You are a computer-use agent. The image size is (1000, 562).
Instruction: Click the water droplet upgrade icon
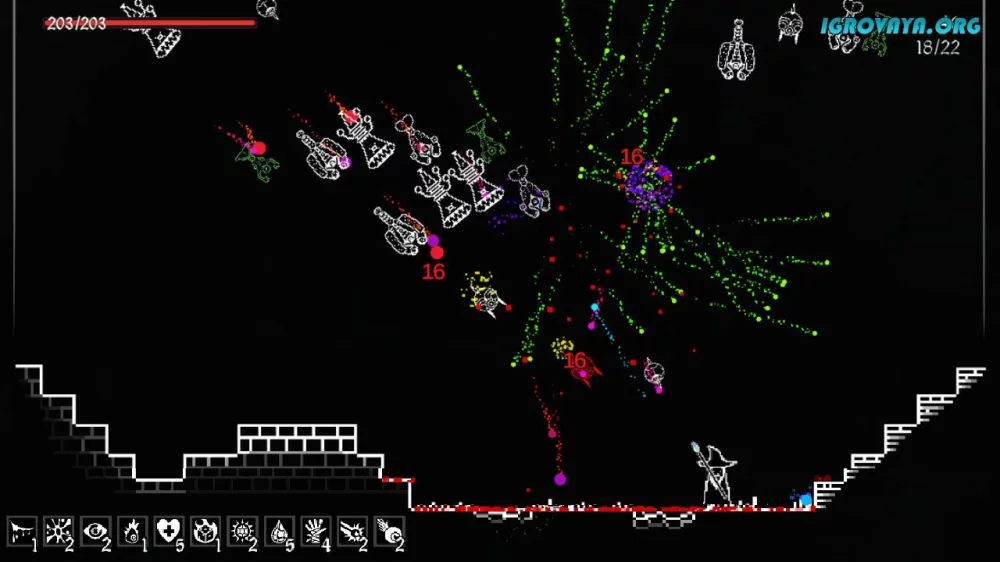[280, 530]
